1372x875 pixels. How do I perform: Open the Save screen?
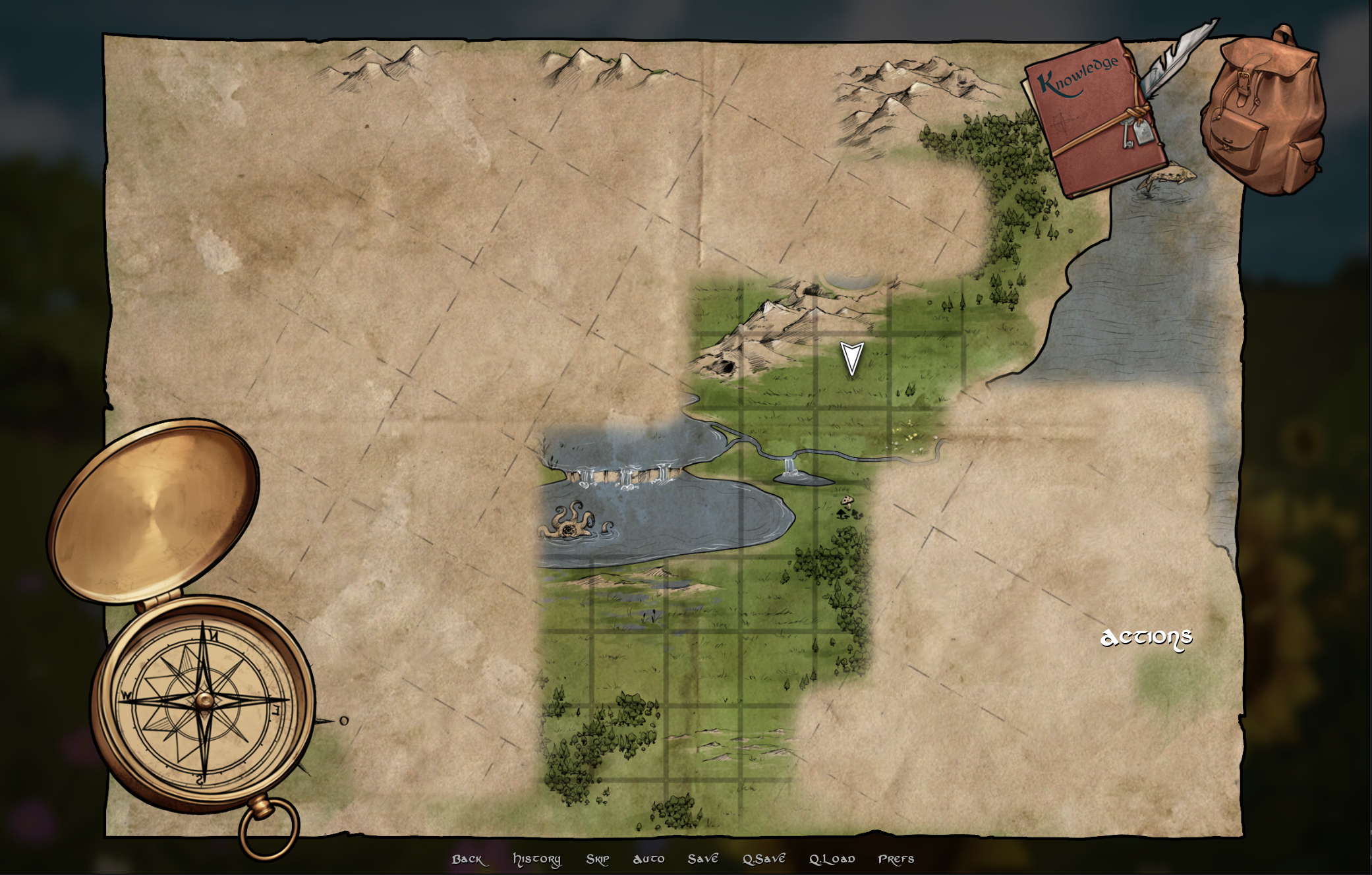point(702,859)
